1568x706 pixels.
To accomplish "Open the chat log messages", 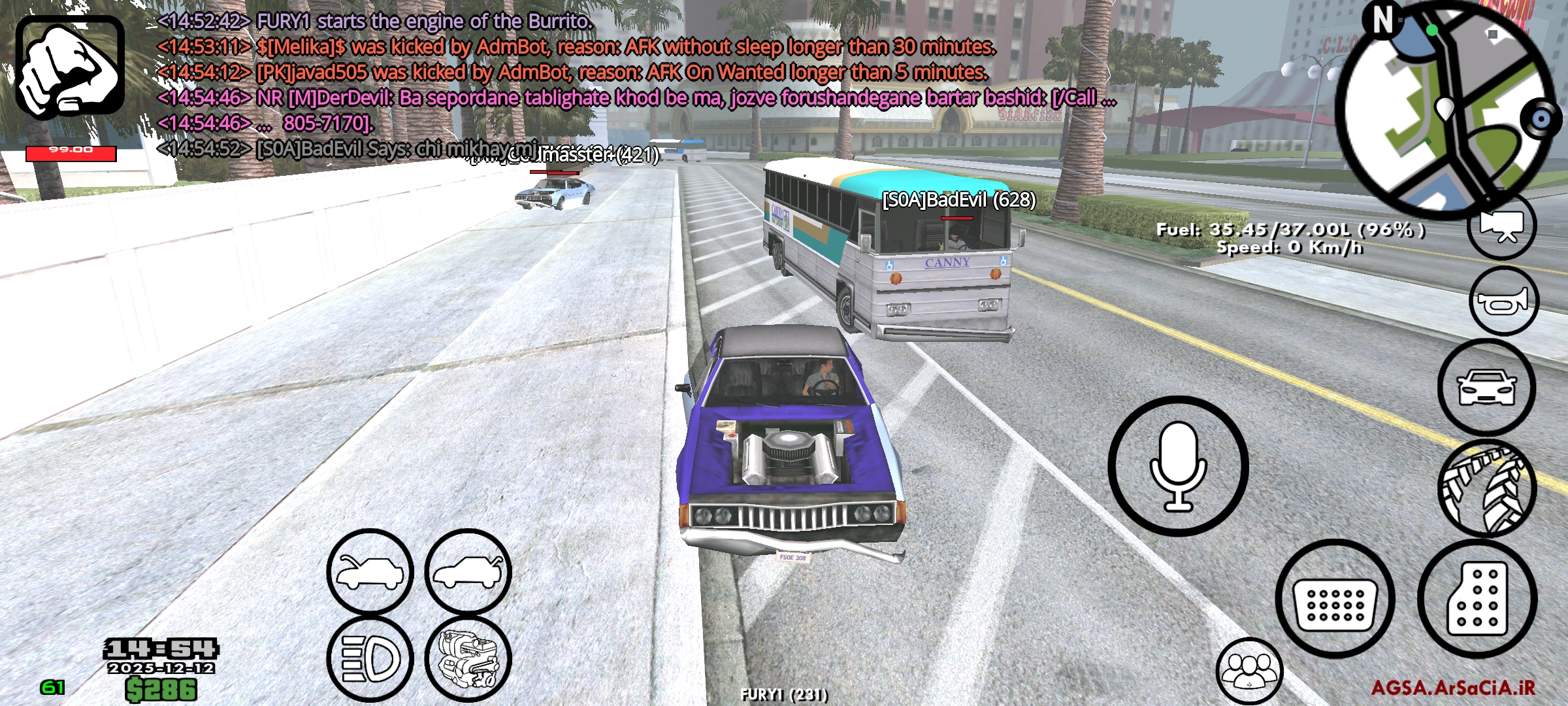I will click(x=588, y=85).
